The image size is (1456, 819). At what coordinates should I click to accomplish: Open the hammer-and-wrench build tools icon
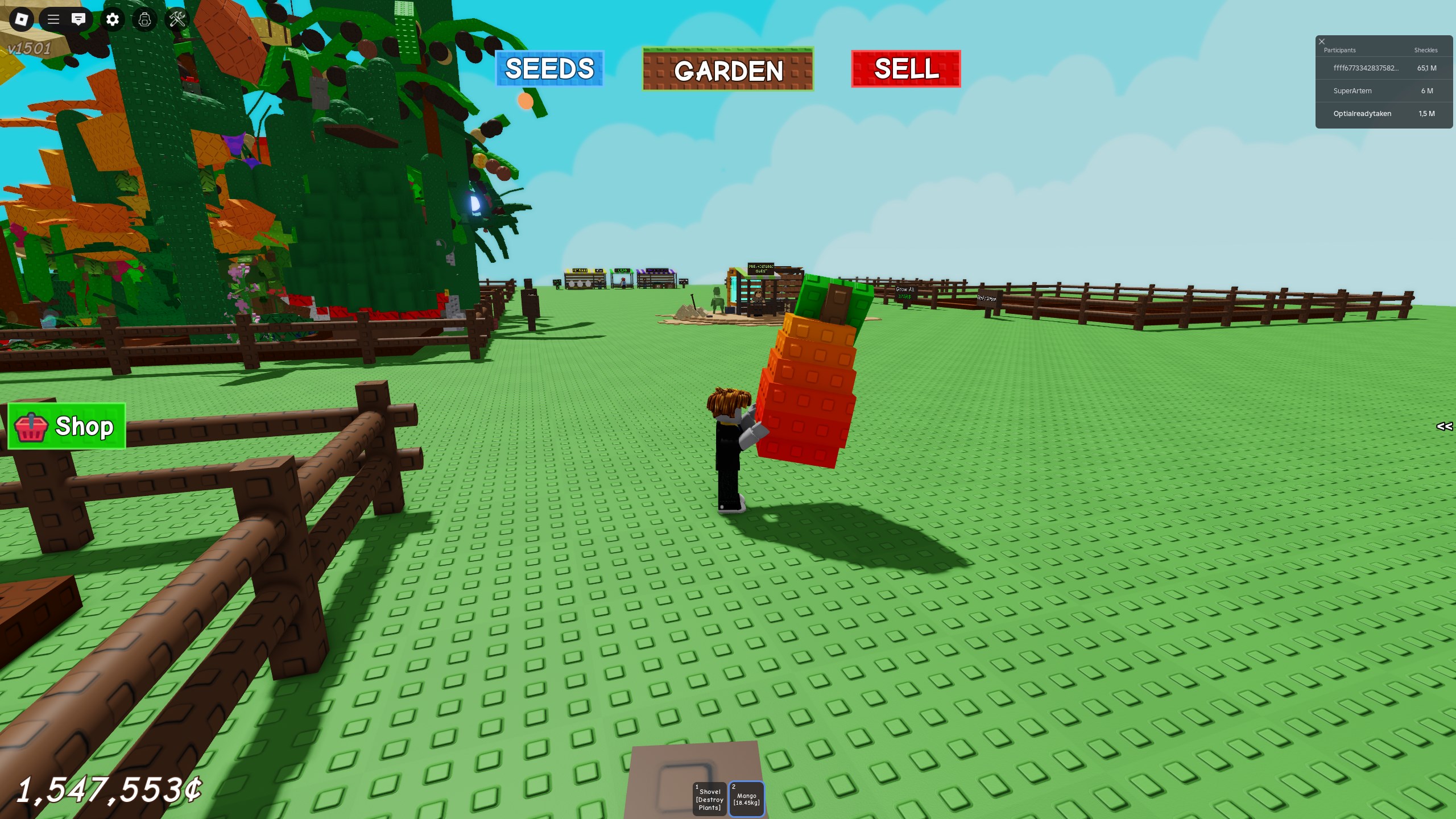pos(177,20)
